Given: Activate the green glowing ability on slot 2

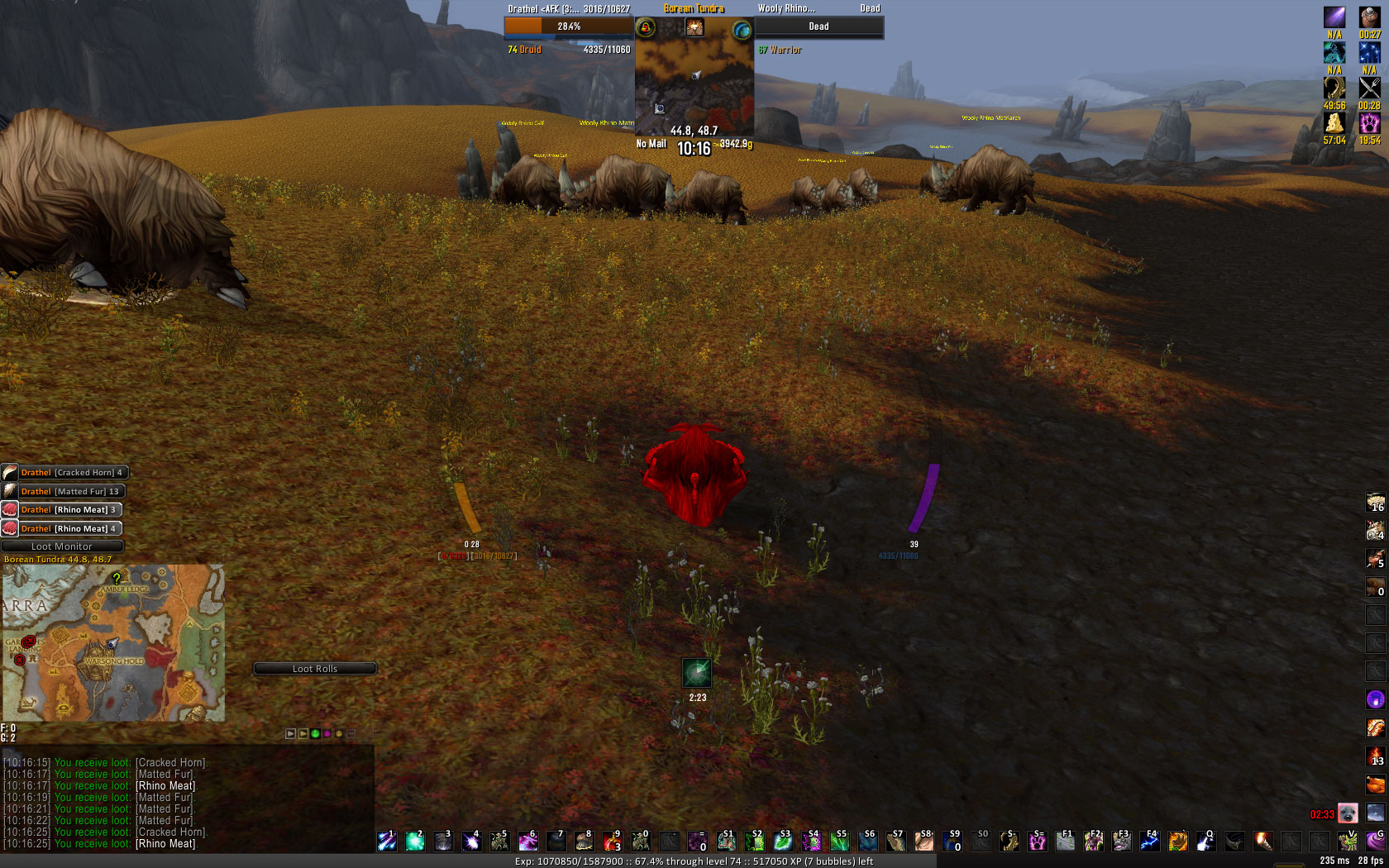Looking at the screenshot, I should 415,842.
